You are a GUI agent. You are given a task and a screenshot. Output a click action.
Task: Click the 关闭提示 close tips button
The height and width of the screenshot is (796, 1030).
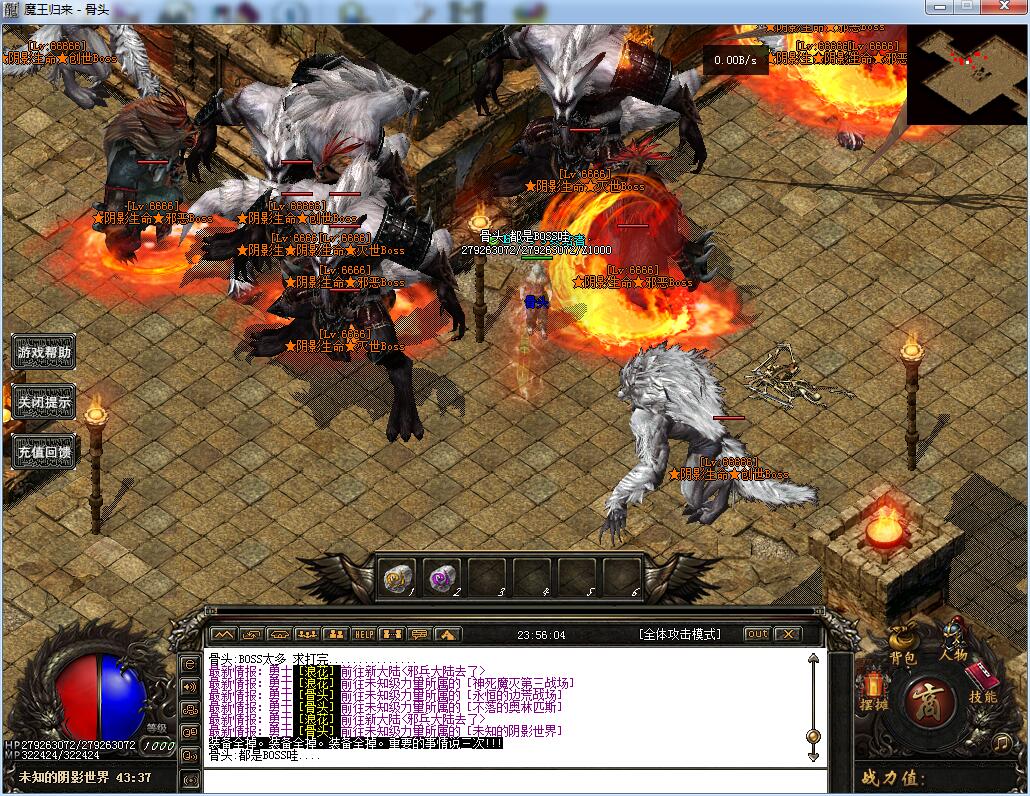(x=44, y=402)
